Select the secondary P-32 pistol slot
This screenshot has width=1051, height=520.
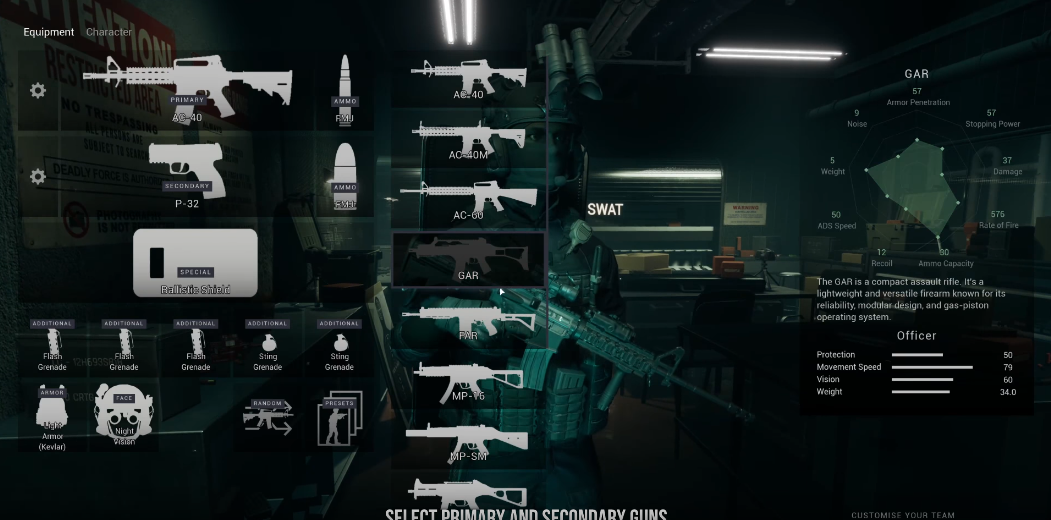(187, 172)
